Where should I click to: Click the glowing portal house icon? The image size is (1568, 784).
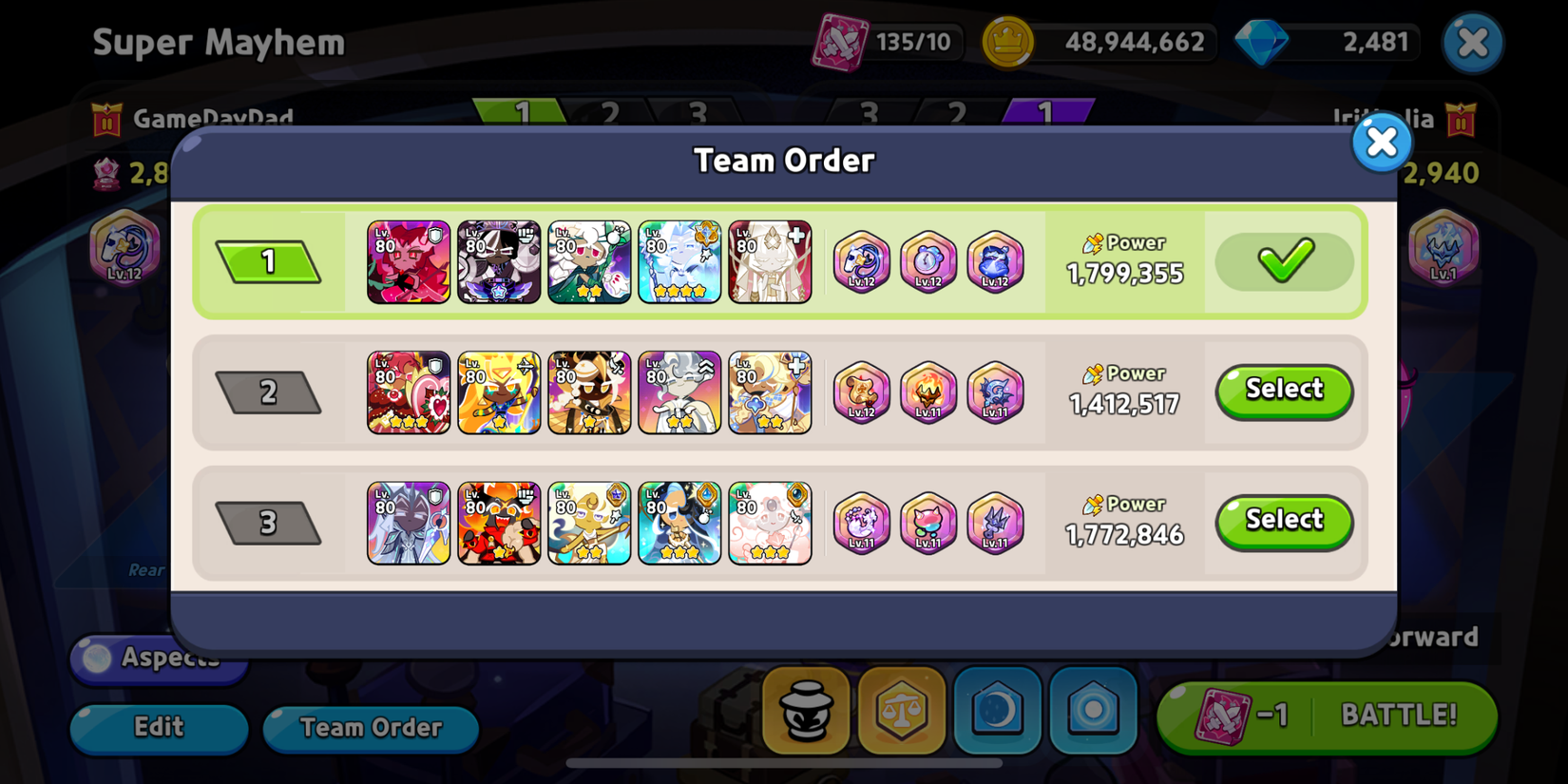tap(1093, 710)
